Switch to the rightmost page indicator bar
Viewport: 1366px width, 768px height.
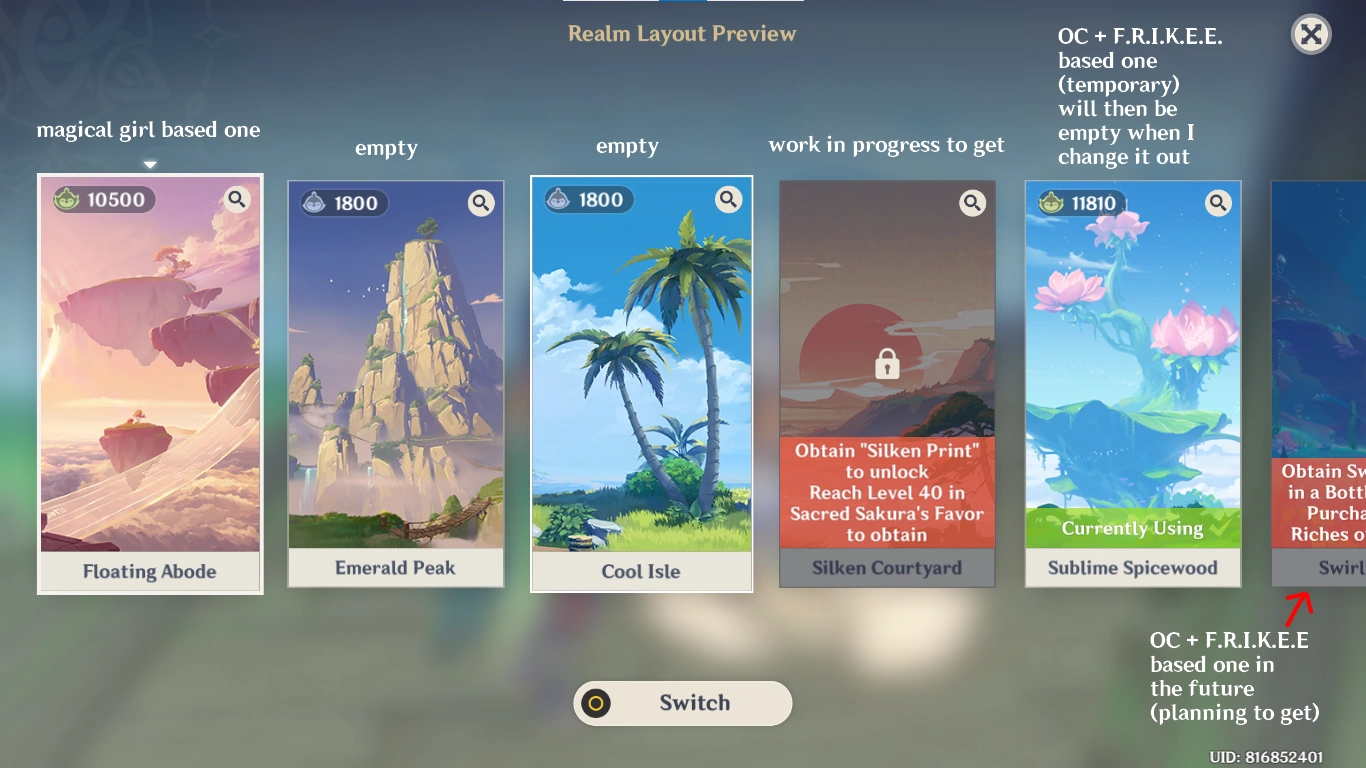[x=756, y=3]
